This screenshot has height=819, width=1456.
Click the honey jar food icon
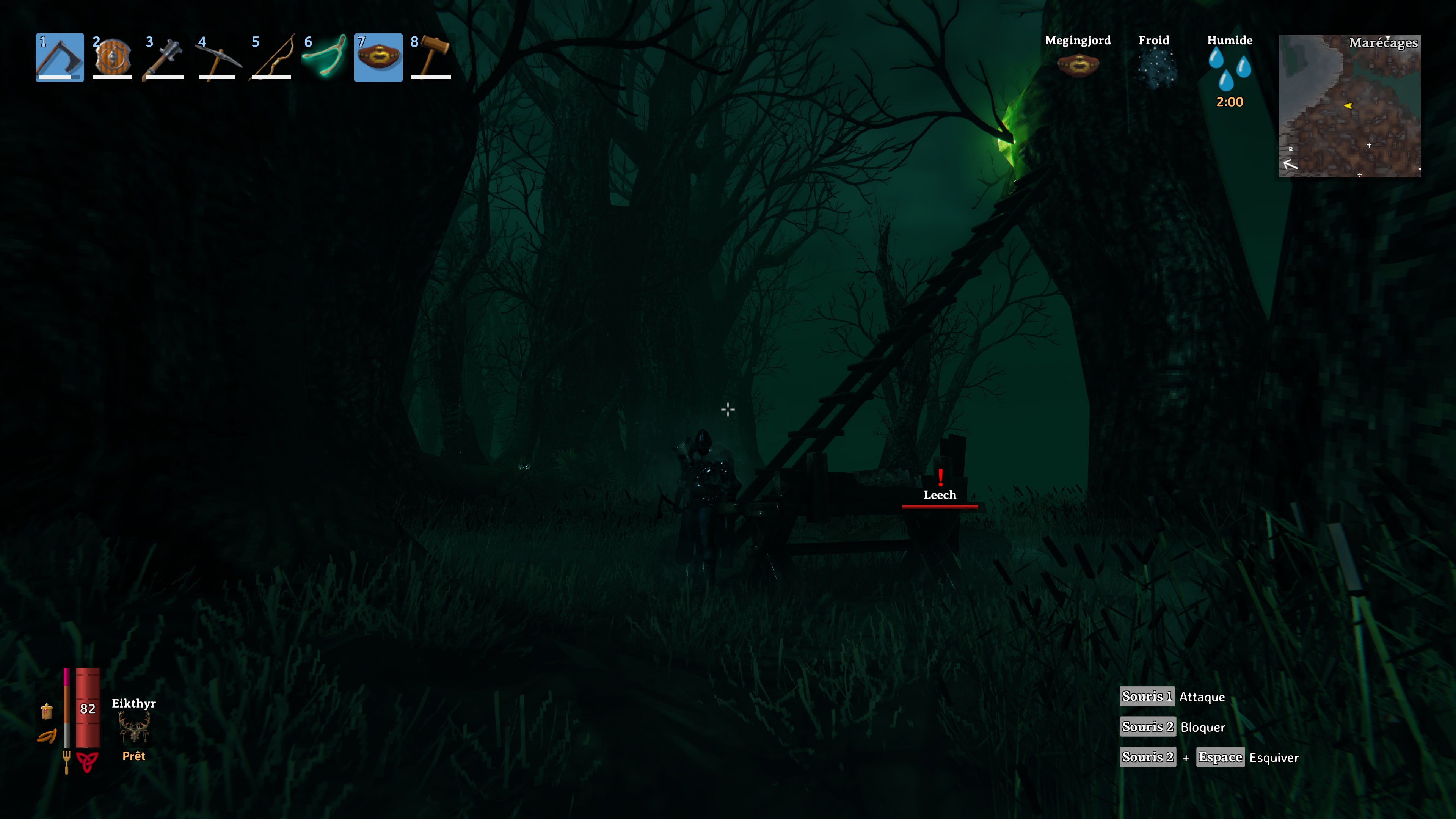pos(47,711)
